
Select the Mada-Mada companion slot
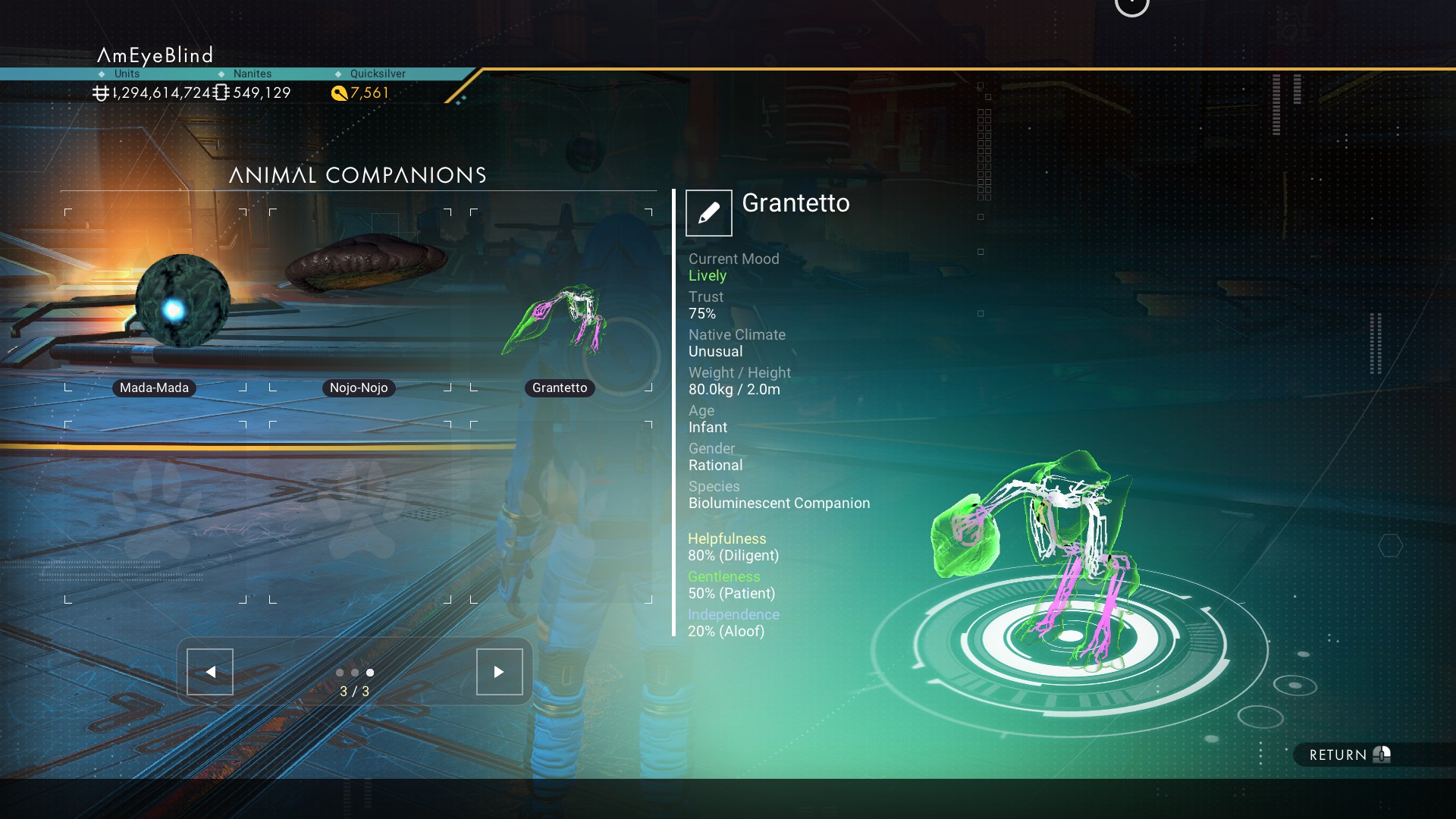point(155,300)
